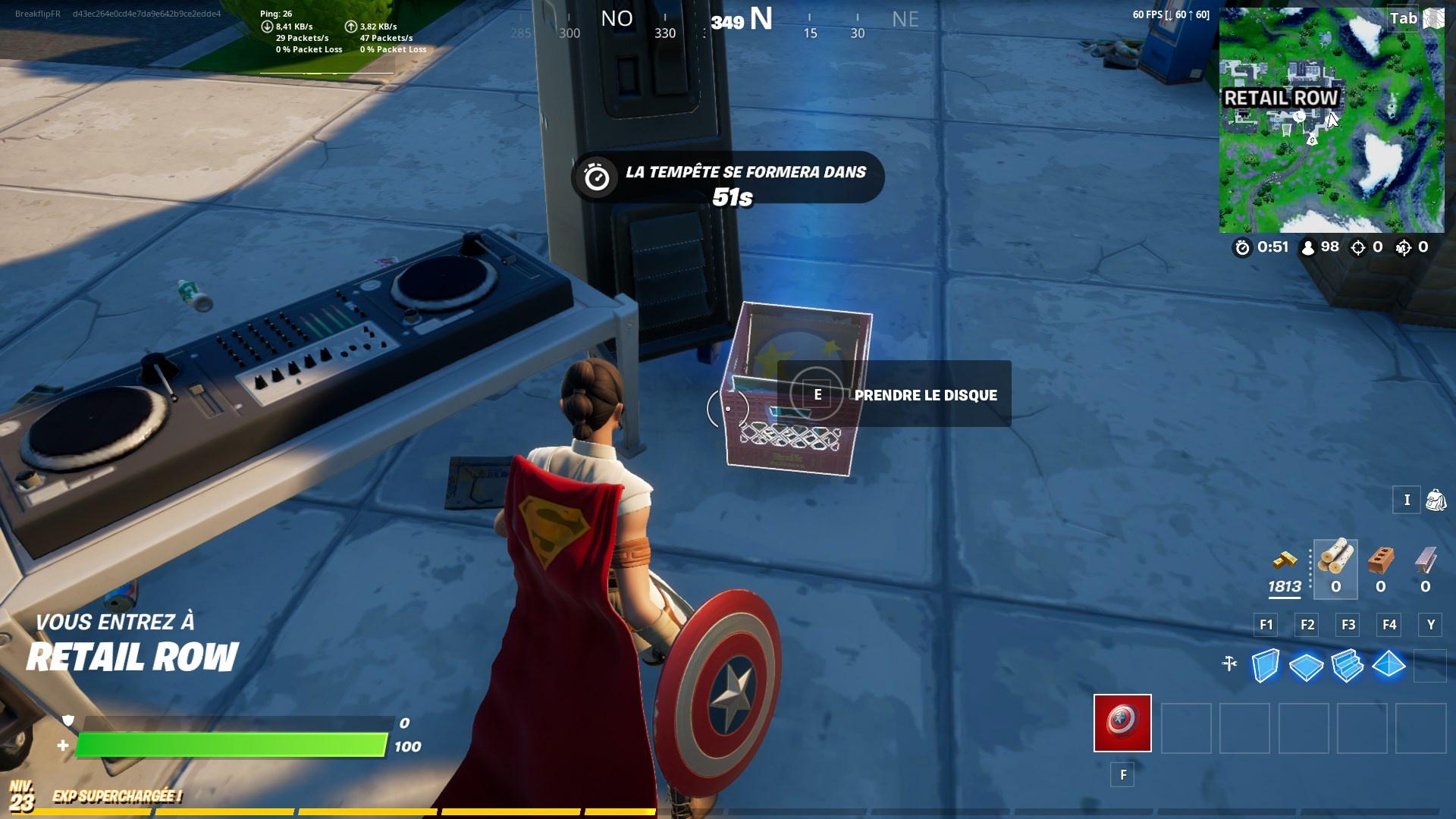Open the full map via the Tab label
Image resolution: width=1456 pixels, height=819 pixels.
[1403, 19]
